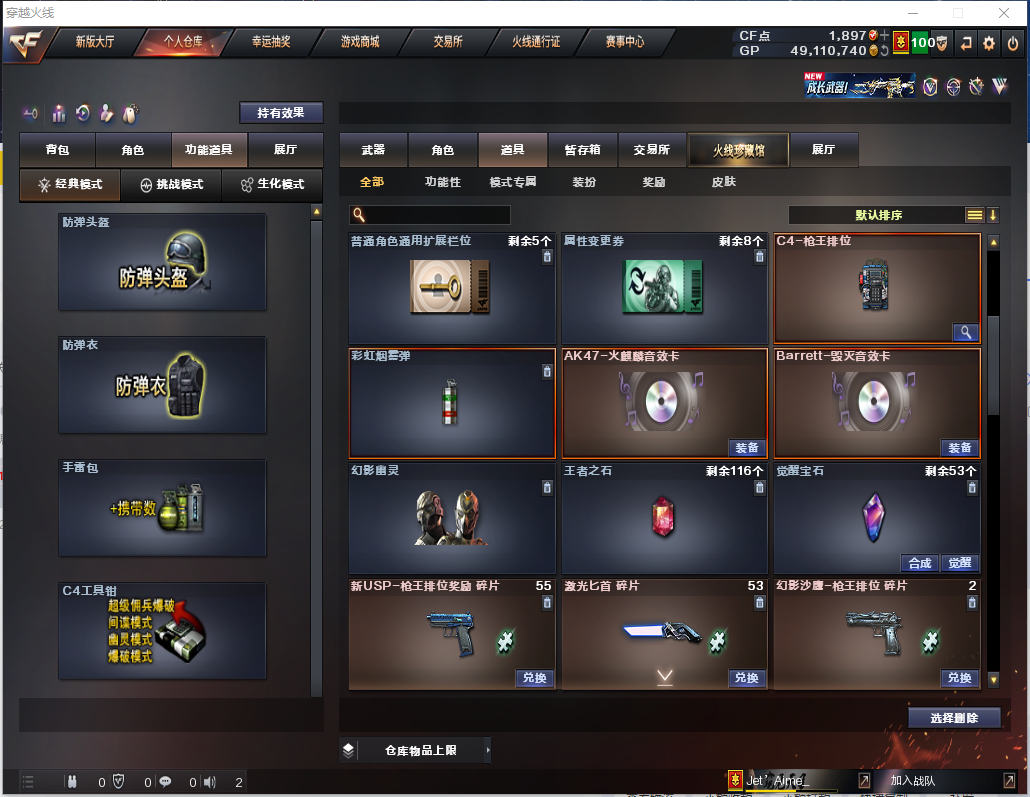Open the 火线珍藏馆 collection tab
The height and width of the screenshot is (797, 1030).
(738, 150)
